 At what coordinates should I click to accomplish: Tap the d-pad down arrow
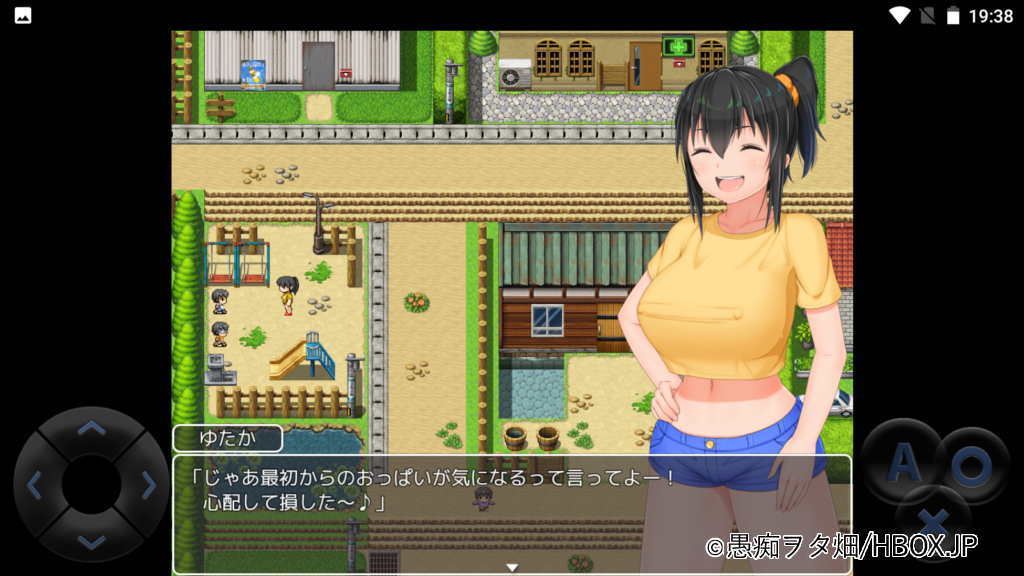tap(91, 541)
